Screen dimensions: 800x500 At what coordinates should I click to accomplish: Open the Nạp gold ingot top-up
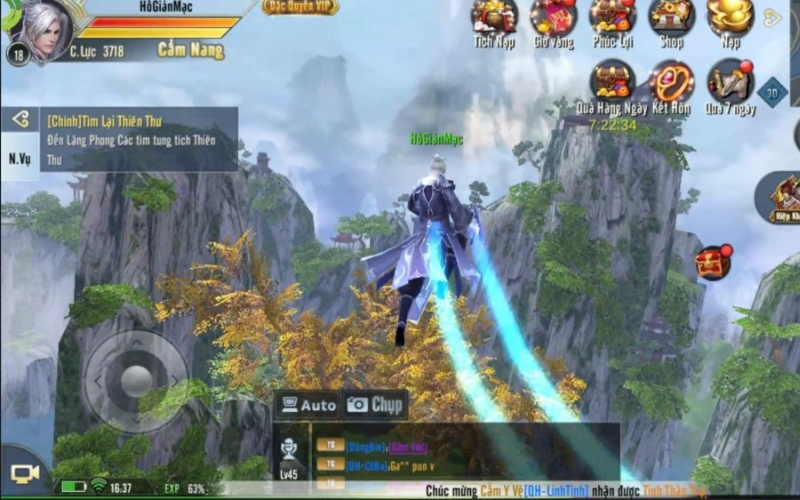tap(730, 18)
